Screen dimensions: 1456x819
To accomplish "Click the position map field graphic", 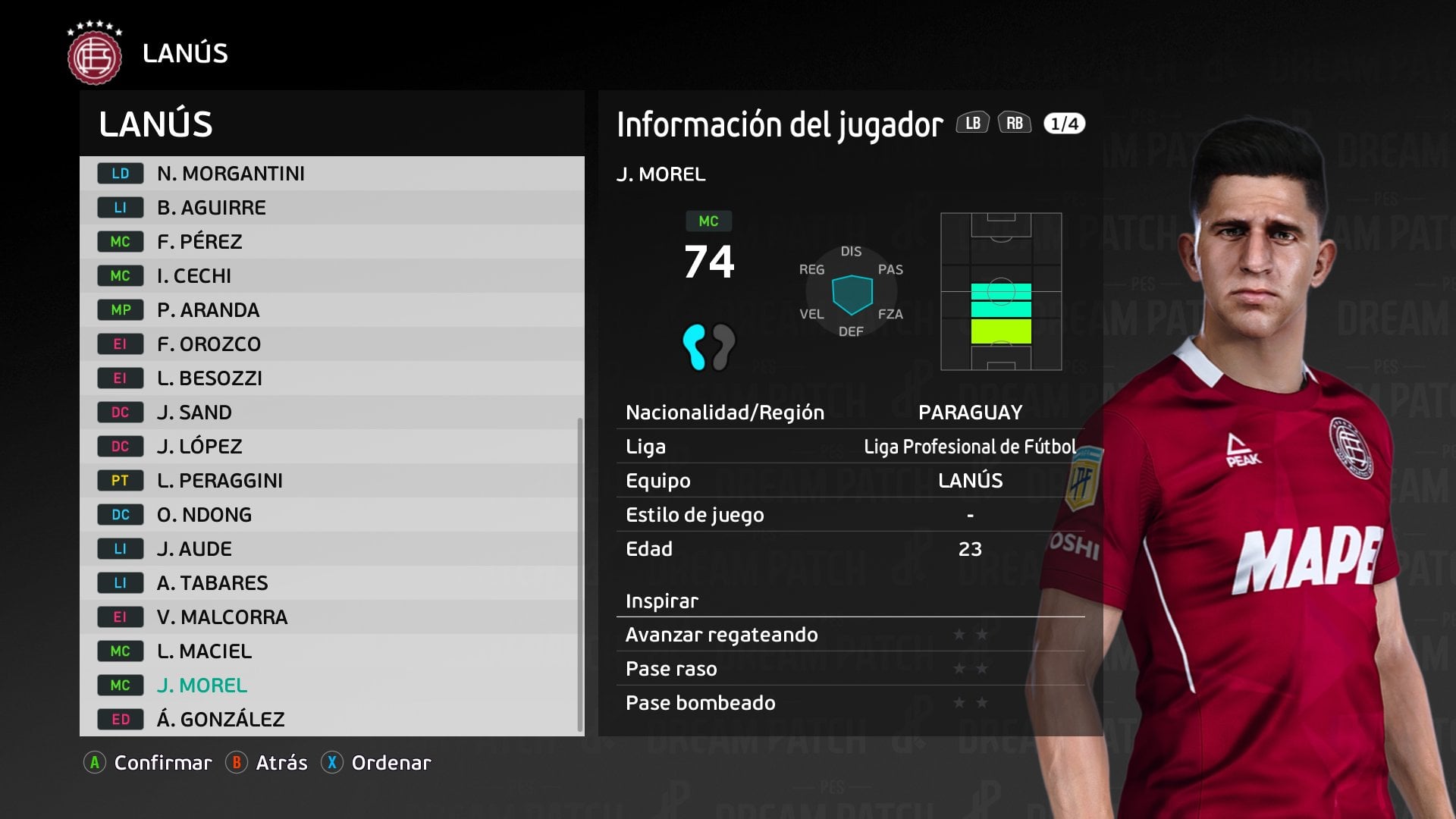I will point(1001,292).
